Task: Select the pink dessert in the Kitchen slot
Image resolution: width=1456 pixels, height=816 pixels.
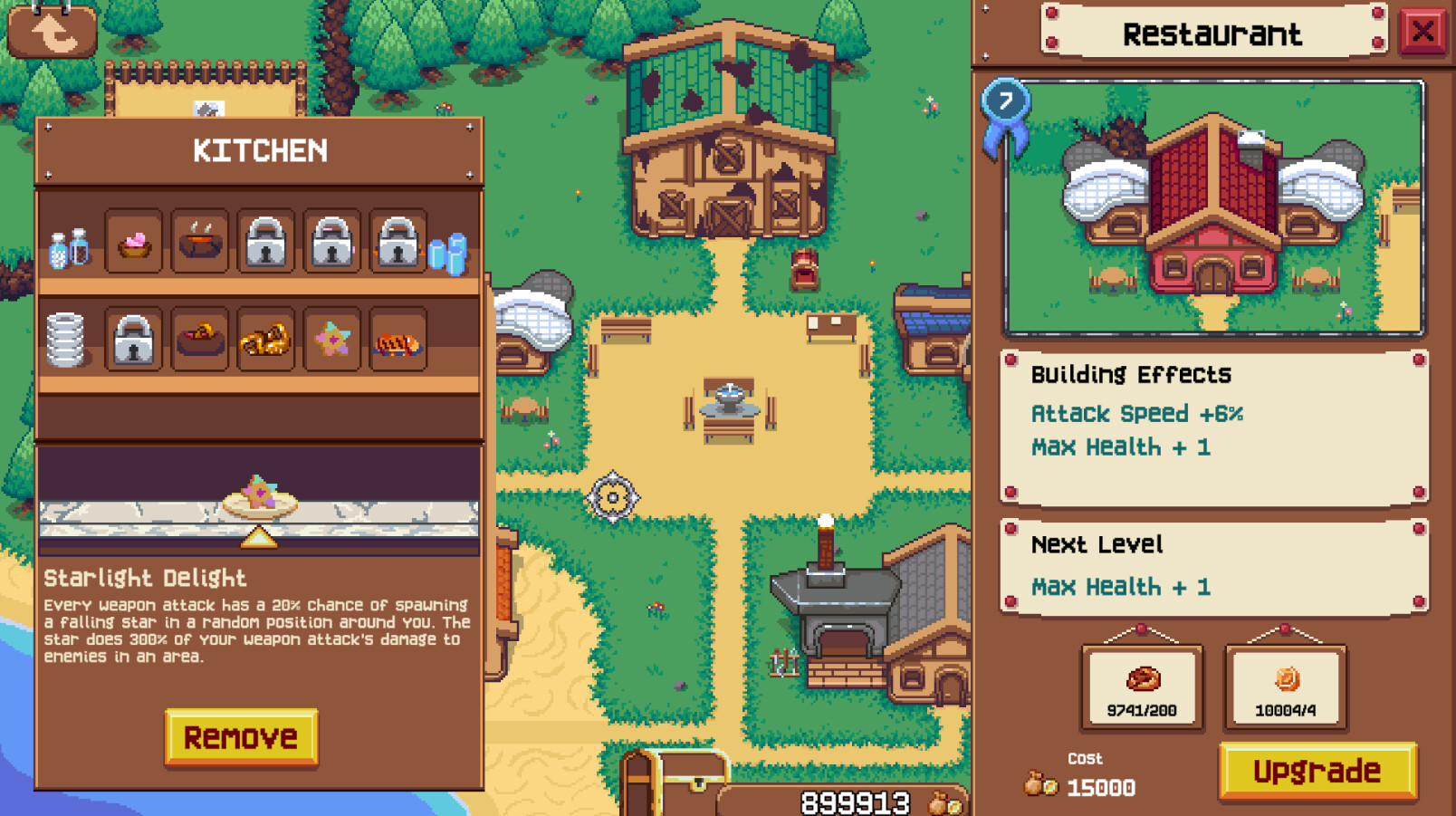Action: pyautogui.click(x=134, y=243)
